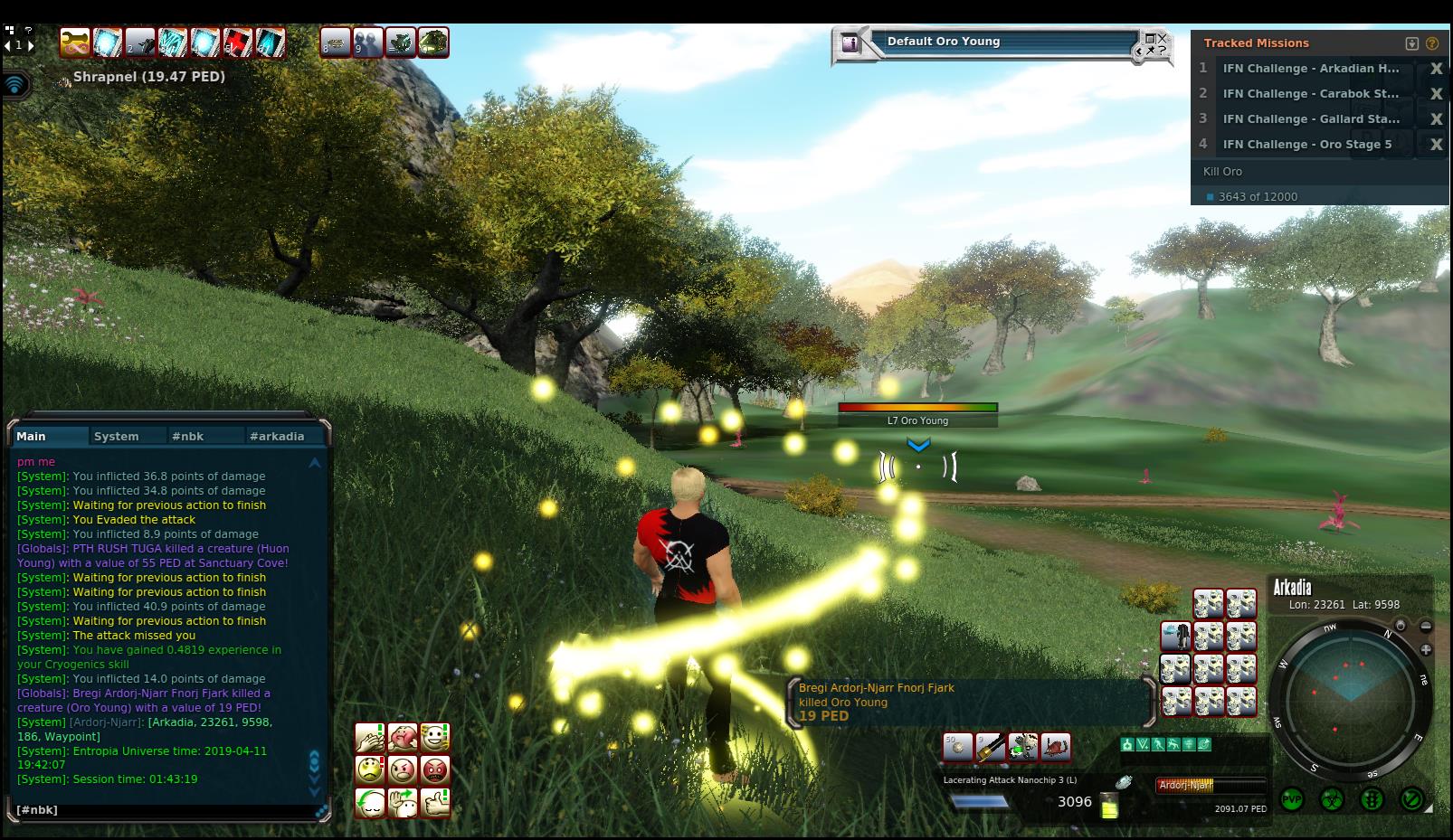Use the clapping hands emote

(370, 738)
